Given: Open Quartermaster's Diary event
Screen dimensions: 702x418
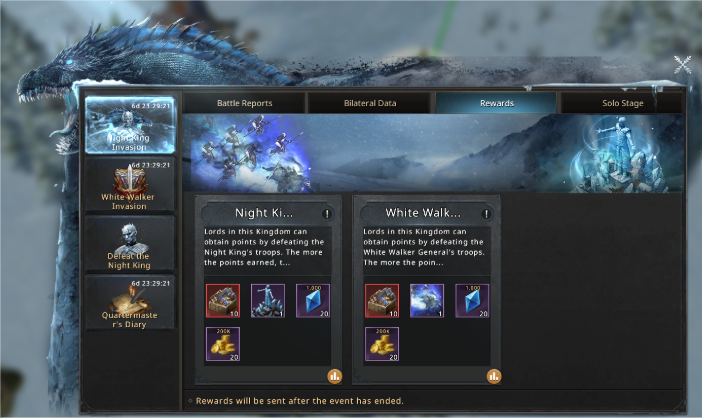Looking at the screenshot, I should [x=129, y=301].
